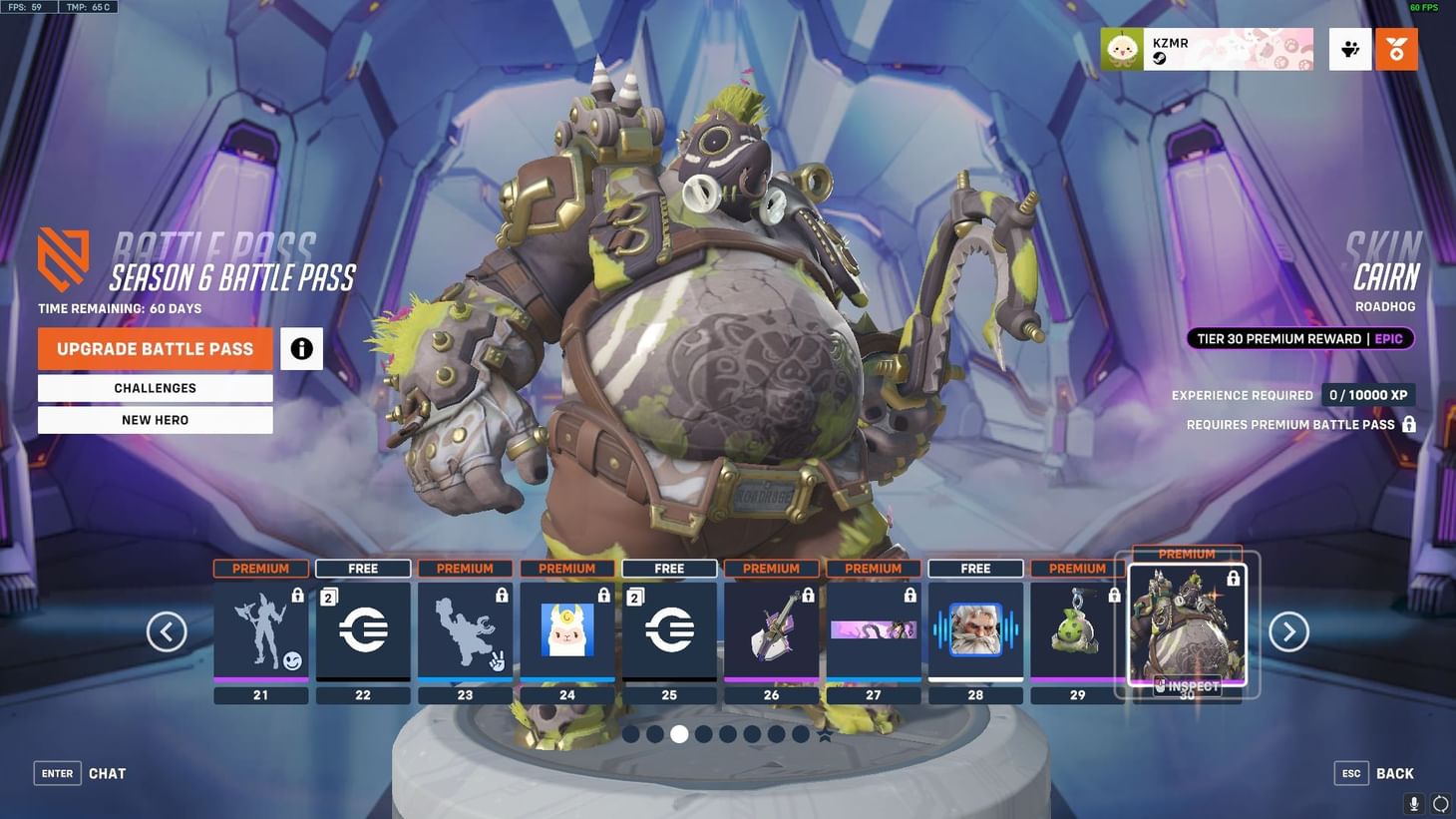Viewport: 1456px width, 819px height.
Task: Click the orange Battle Pass medal icon
Action: (x=1396, y=48)
